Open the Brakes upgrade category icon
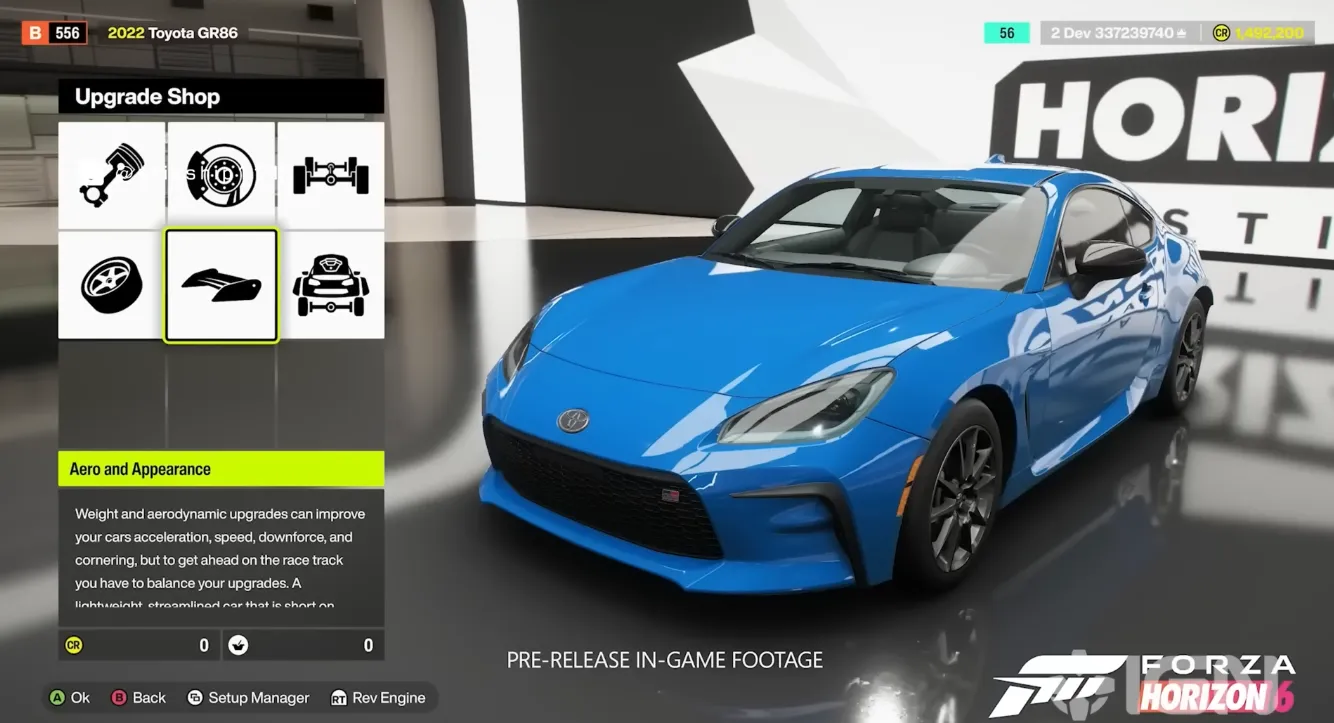 click(221, 173)
